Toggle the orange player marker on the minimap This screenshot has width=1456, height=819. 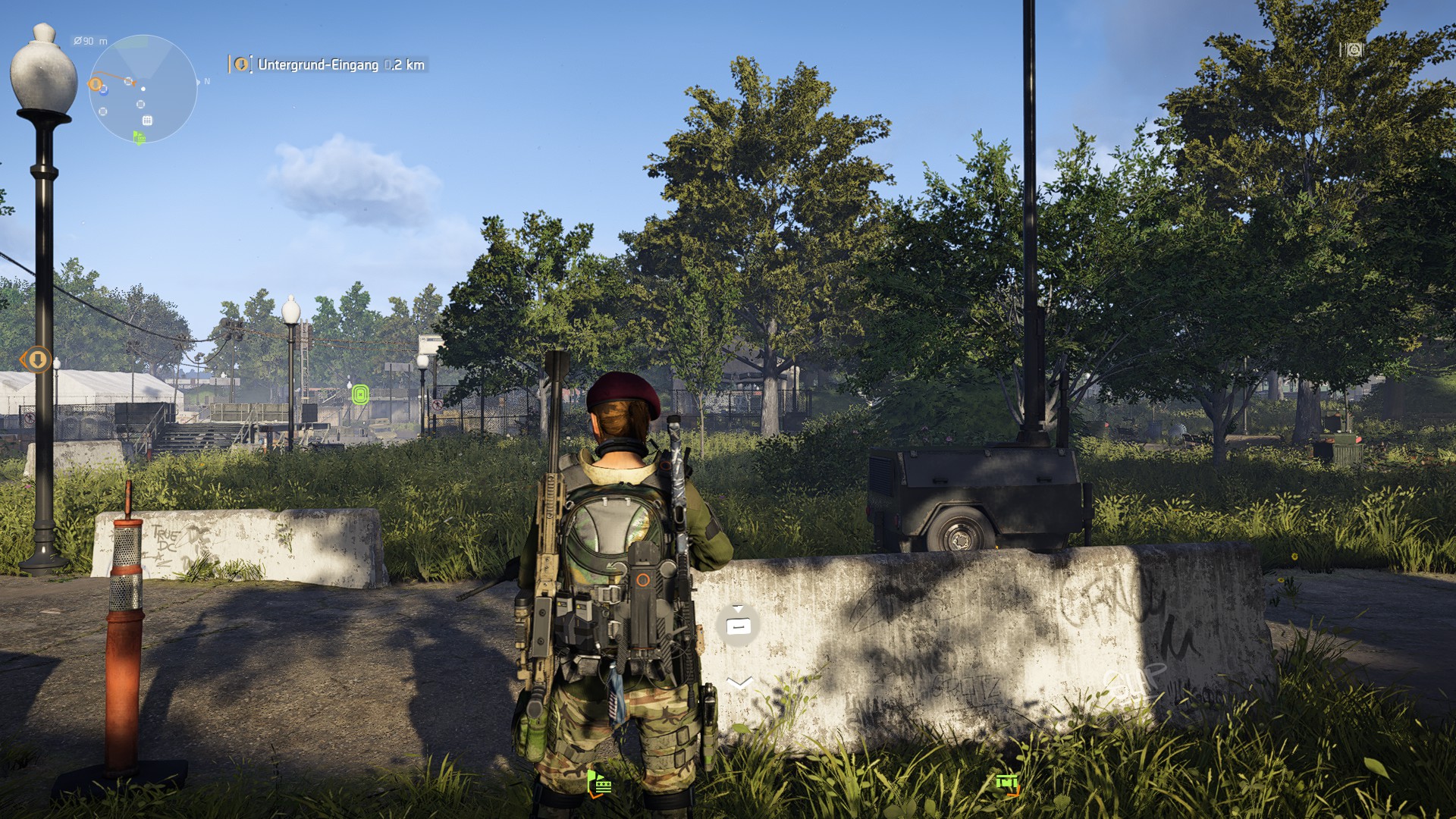(95, 83)
